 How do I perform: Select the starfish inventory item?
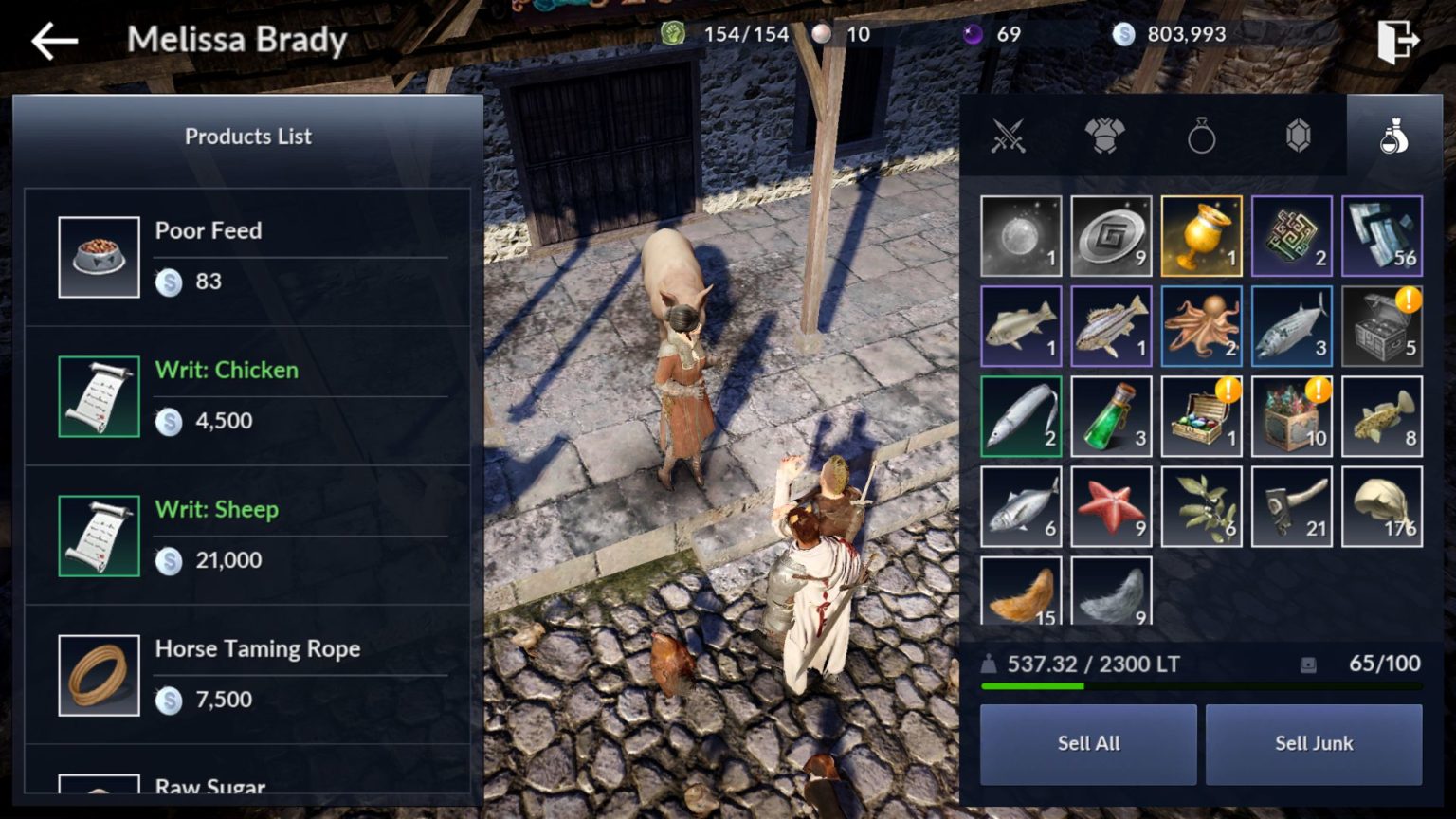pos(1111,505)
